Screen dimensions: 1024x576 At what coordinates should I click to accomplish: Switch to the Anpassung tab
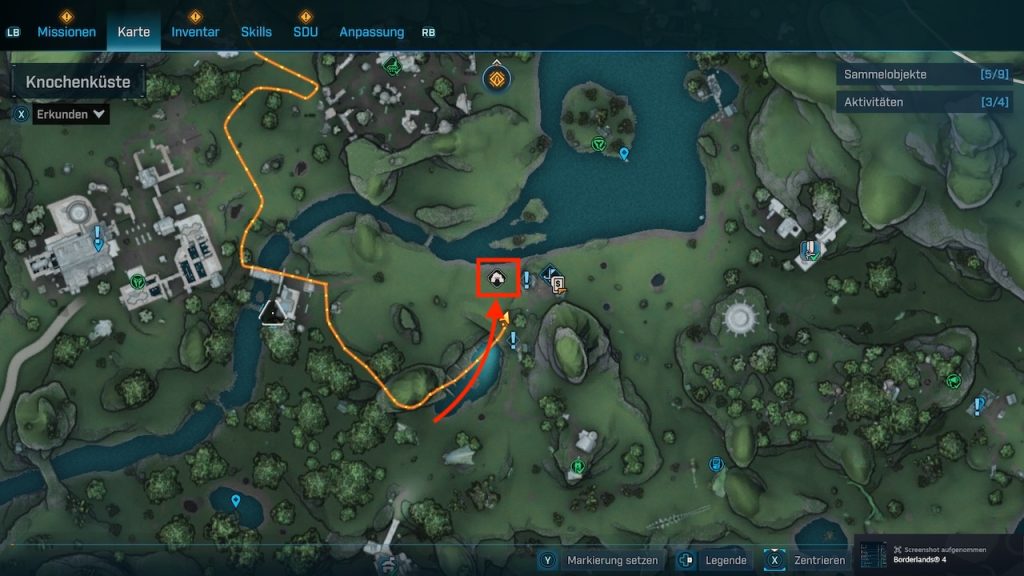[372, 32]
